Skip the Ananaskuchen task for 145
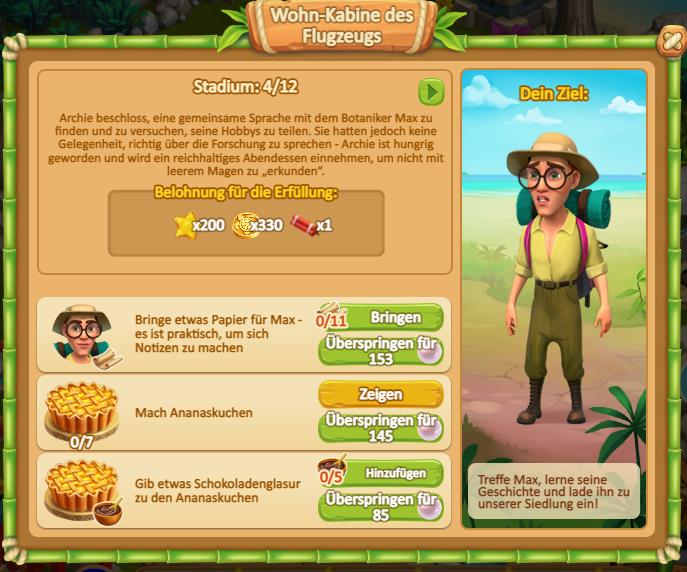The image size is (687, 572). [x=380, y=427]
